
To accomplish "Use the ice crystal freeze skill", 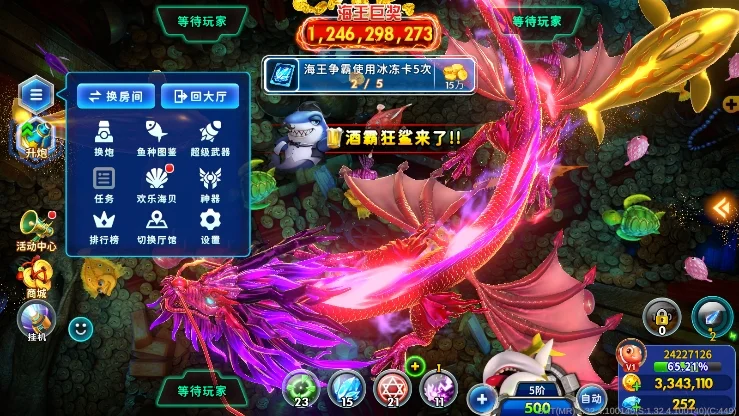I will coord(346,386).
